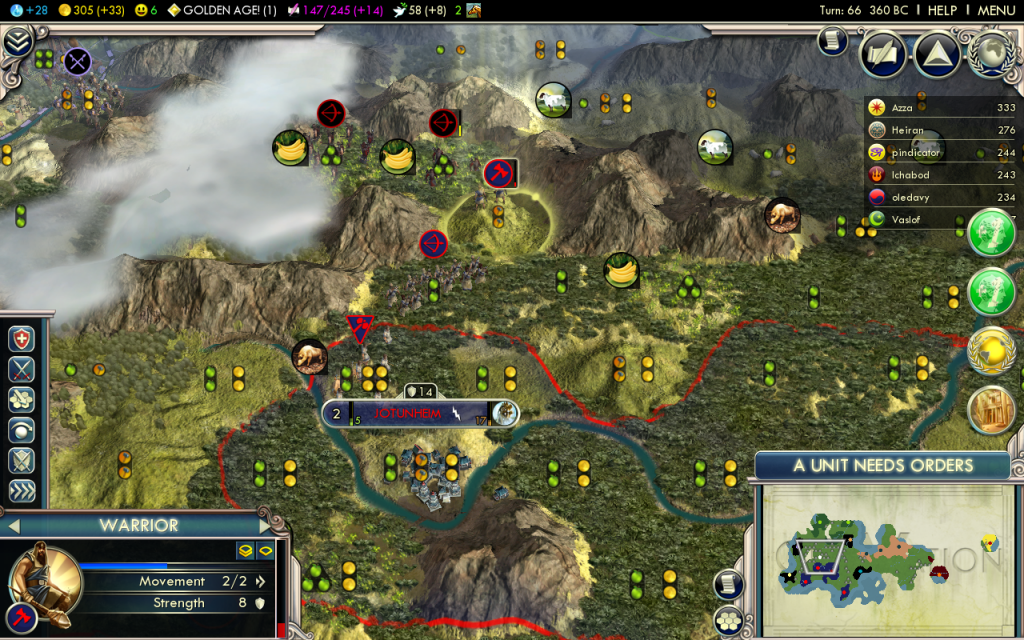Select Azza in the score list
Screen dimensions: 1024x640
(902, 107)
